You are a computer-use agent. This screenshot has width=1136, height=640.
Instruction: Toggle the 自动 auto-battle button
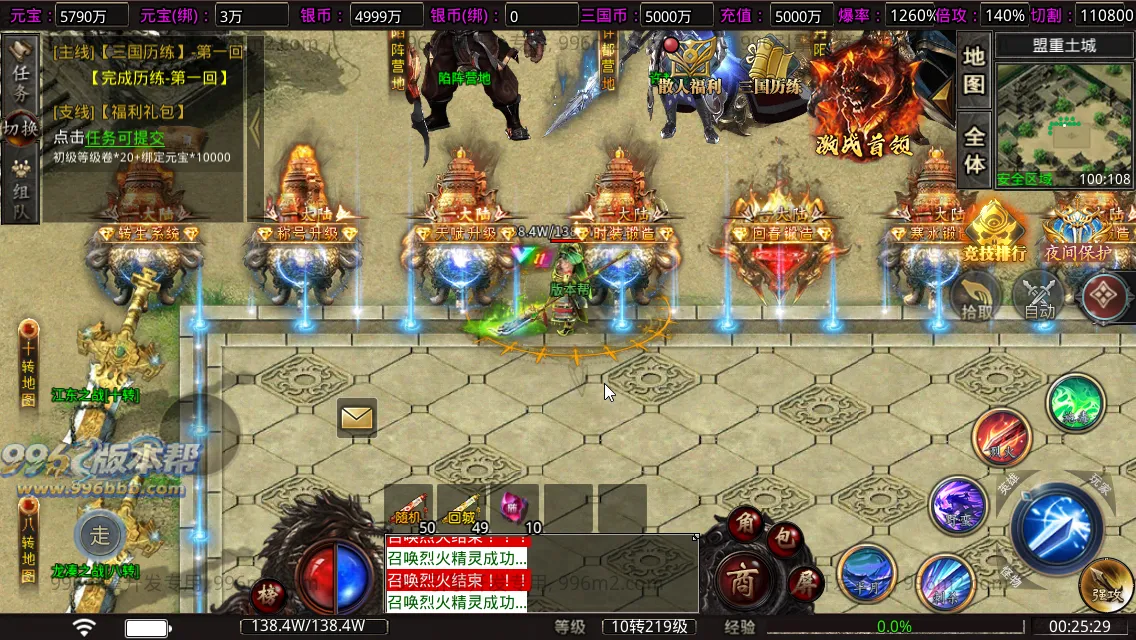pos(1039,297)
